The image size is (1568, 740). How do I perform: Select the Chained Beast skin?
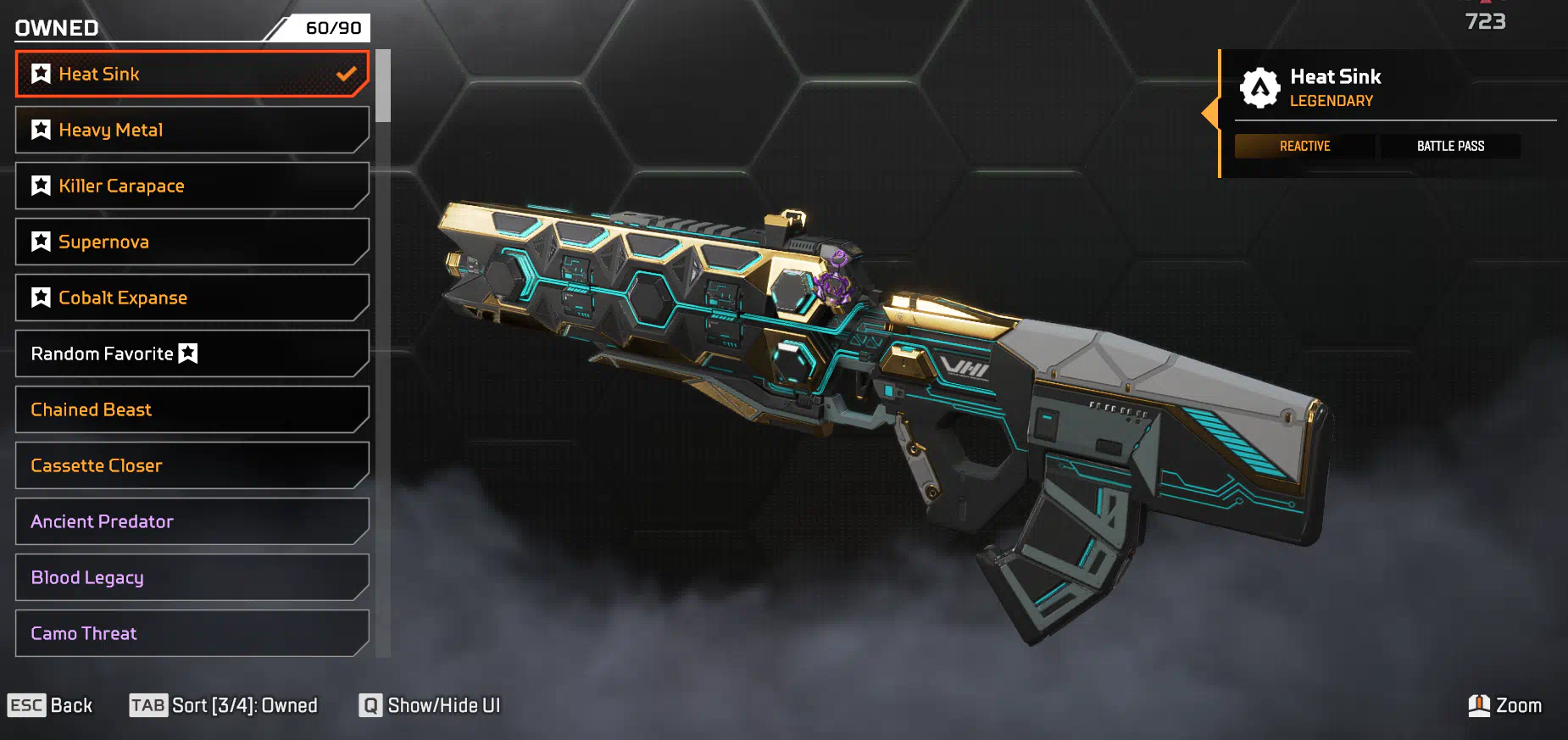click(192, 409)
